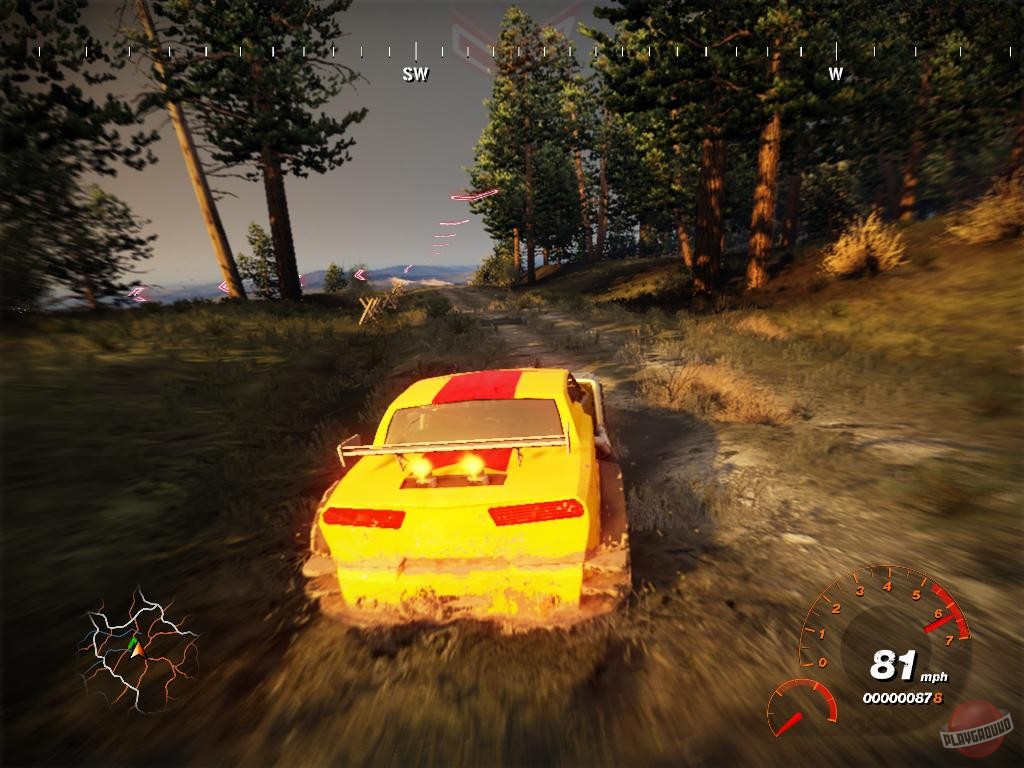The height and width of the screenshot is (768, 1024).
Task: Open the road network minimap
Action: coord(140,650)
